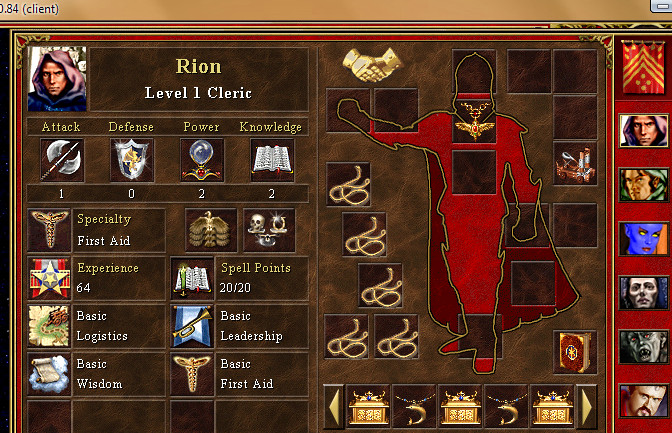Show the Experience details

[x=96, y=278]
